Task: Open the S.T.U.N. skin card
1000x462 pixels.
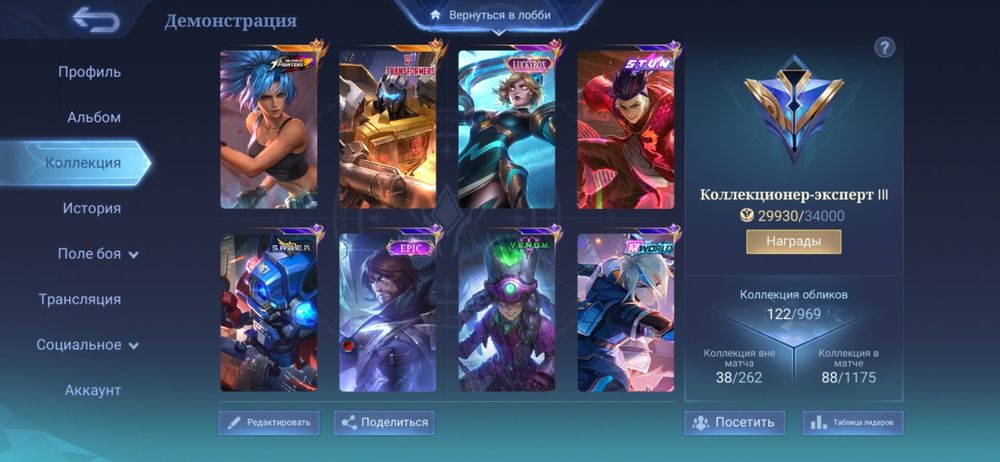Action: 626,126
